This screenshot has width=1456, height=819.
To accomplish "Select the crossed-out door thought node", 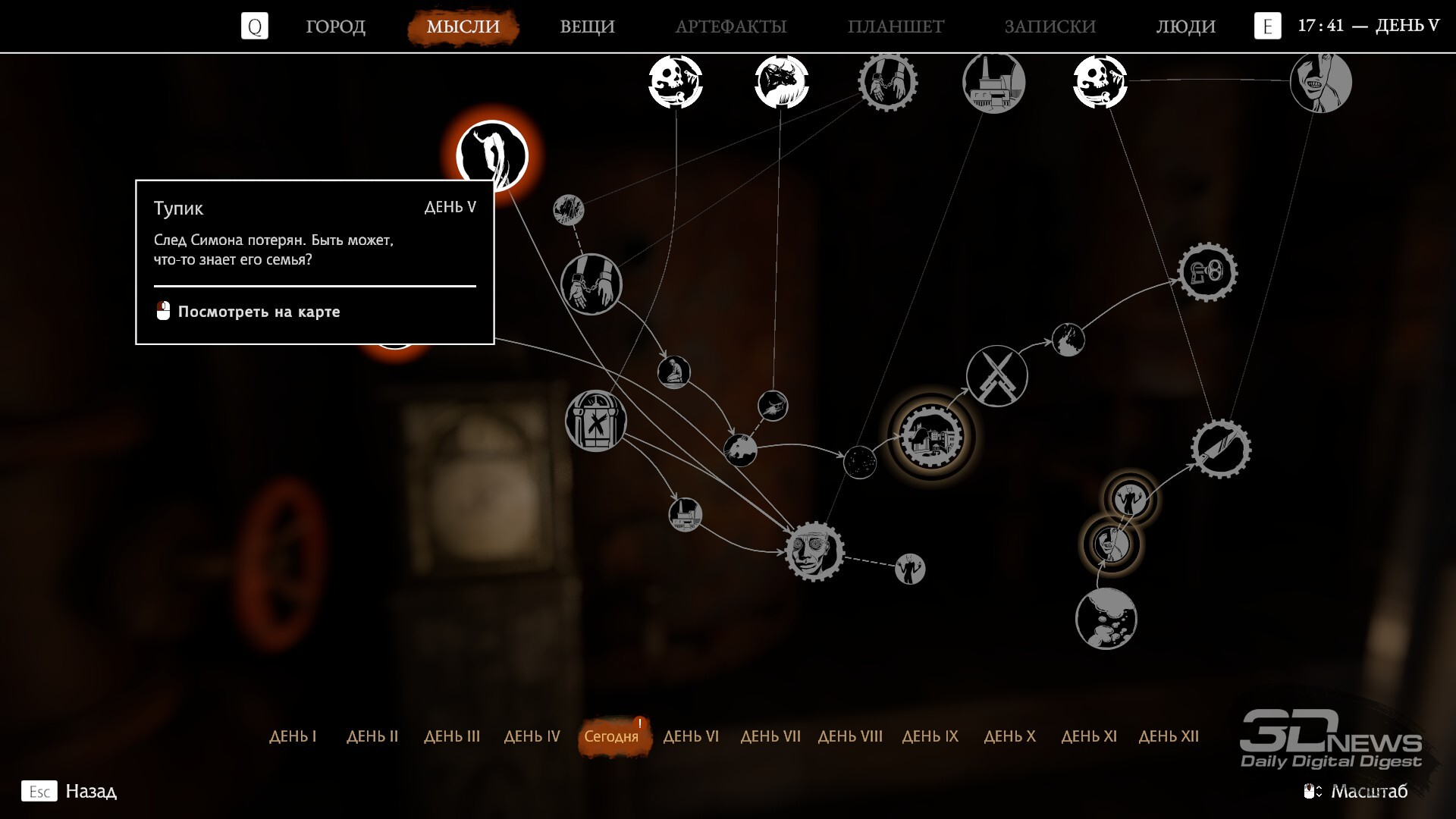I will pos(595,421).
